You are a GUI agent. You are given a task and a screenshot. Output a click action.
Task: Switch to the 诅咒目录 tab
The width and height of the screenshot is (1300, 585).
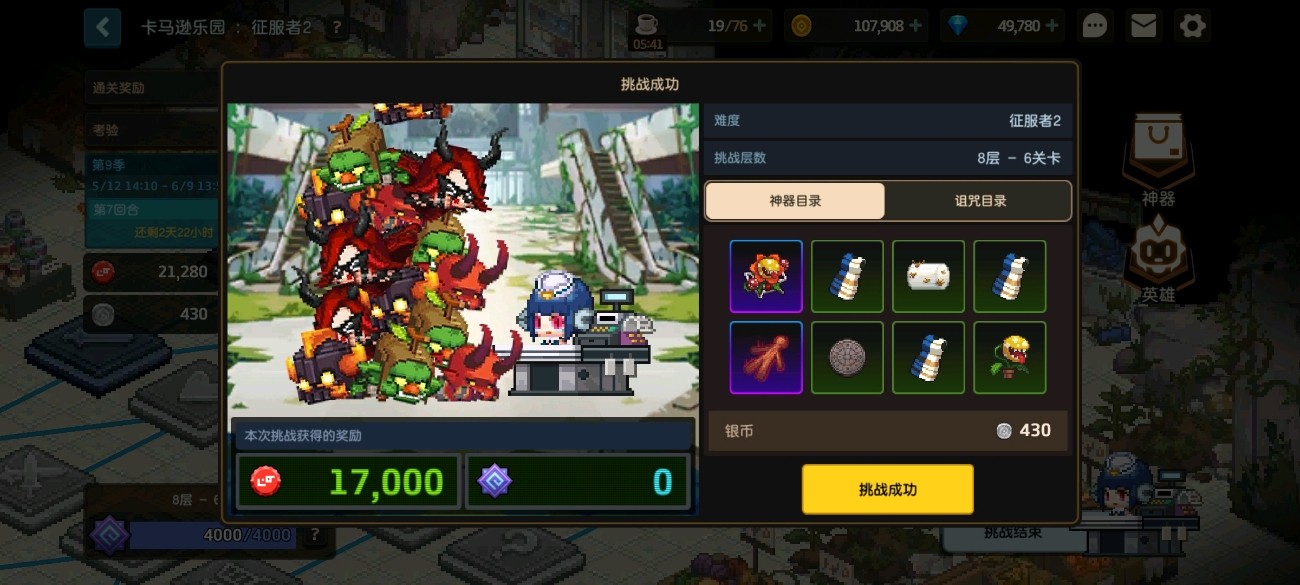click(979, 201)
